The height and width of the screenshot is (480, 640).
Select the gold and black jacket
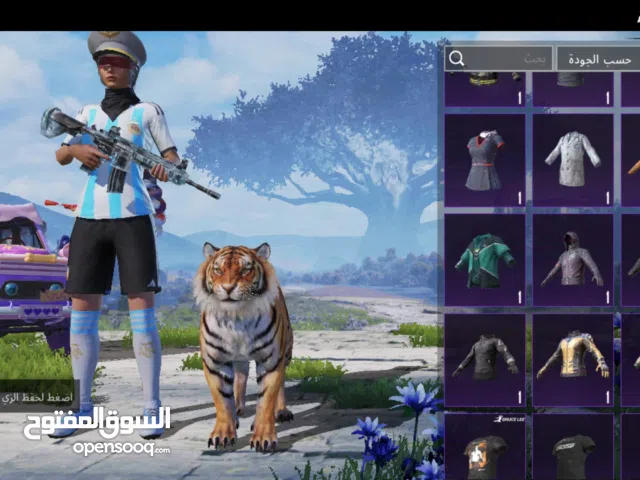click(572, 357)
